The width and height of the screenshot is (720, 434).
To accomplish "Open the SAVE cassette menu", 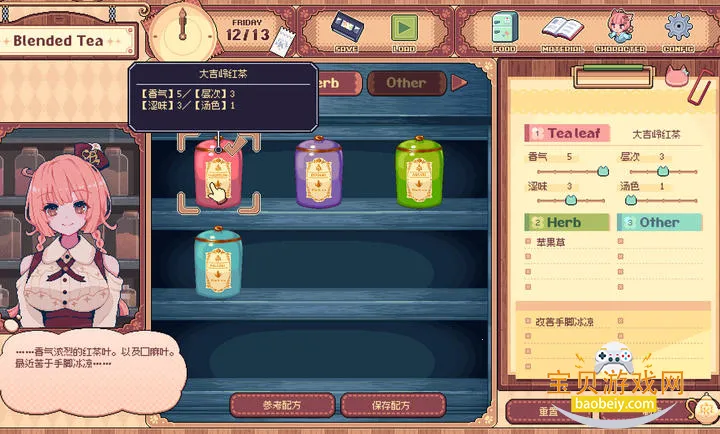I will [346, 29].
